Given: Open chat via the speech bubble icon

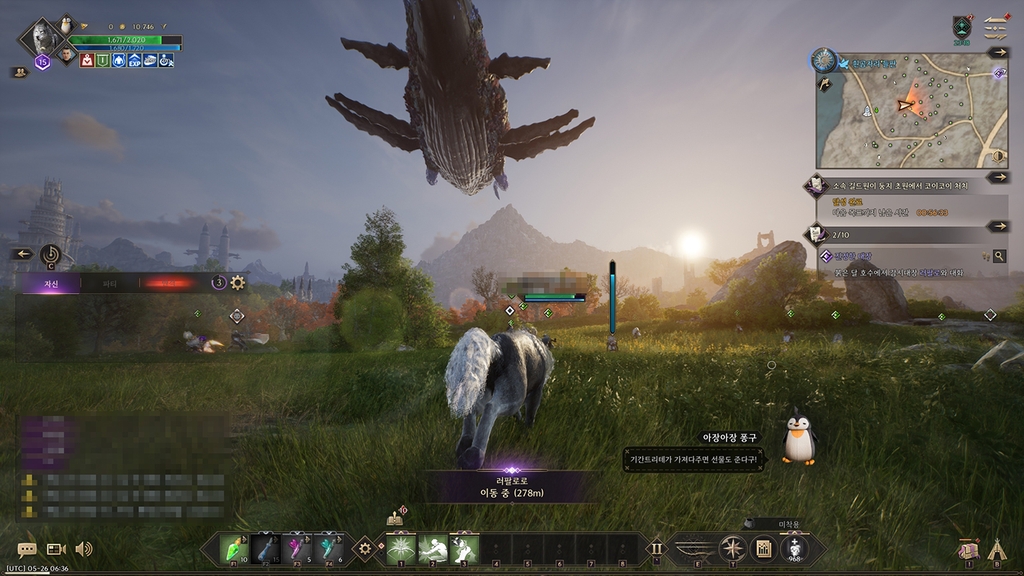Looking at the screenshot, I should 27,548.
